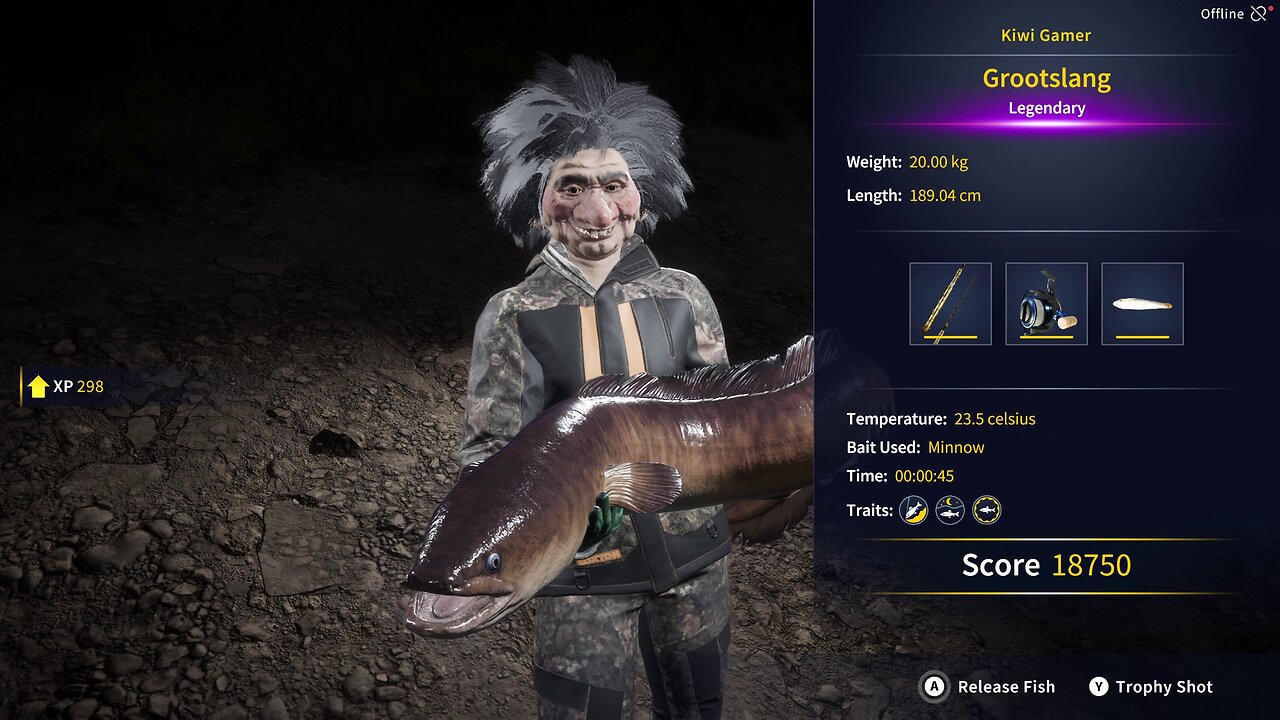
Task: Click the moon and fish night trait icon
Action: click(x=950, y=511)
